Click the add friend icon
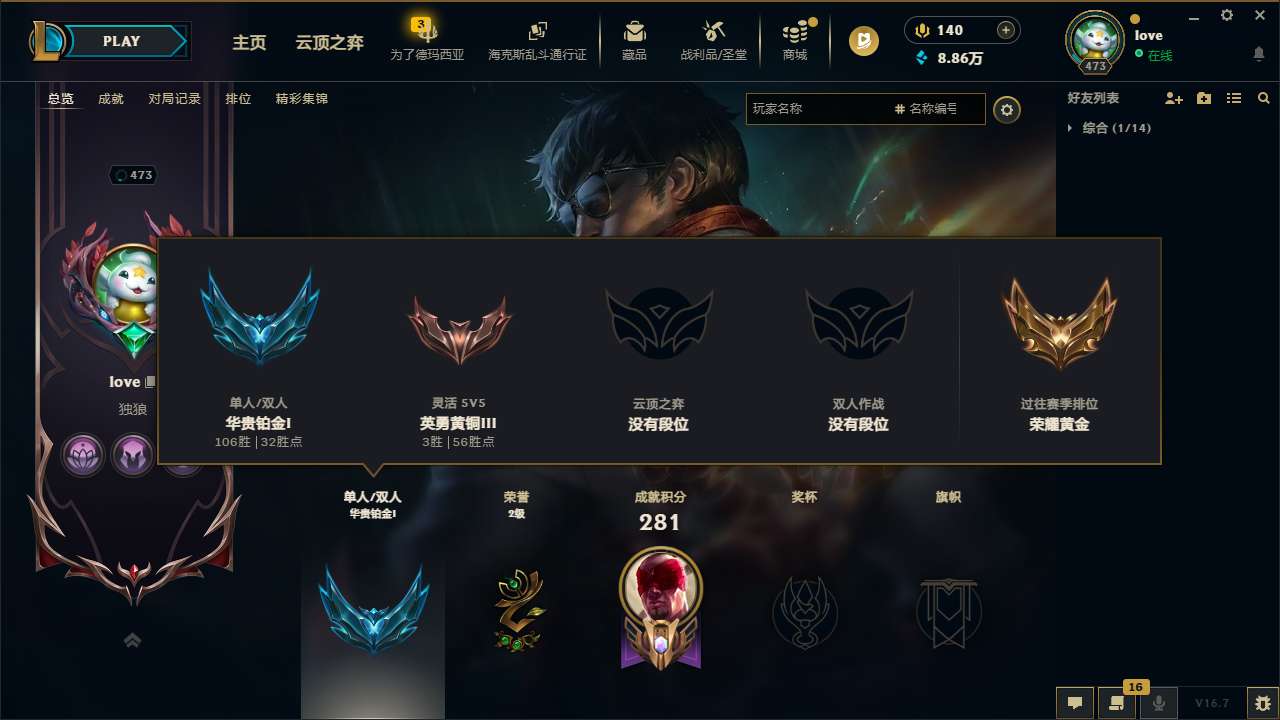The width and height of the screenshot is (1280, 720). (x=1174, y=98)
